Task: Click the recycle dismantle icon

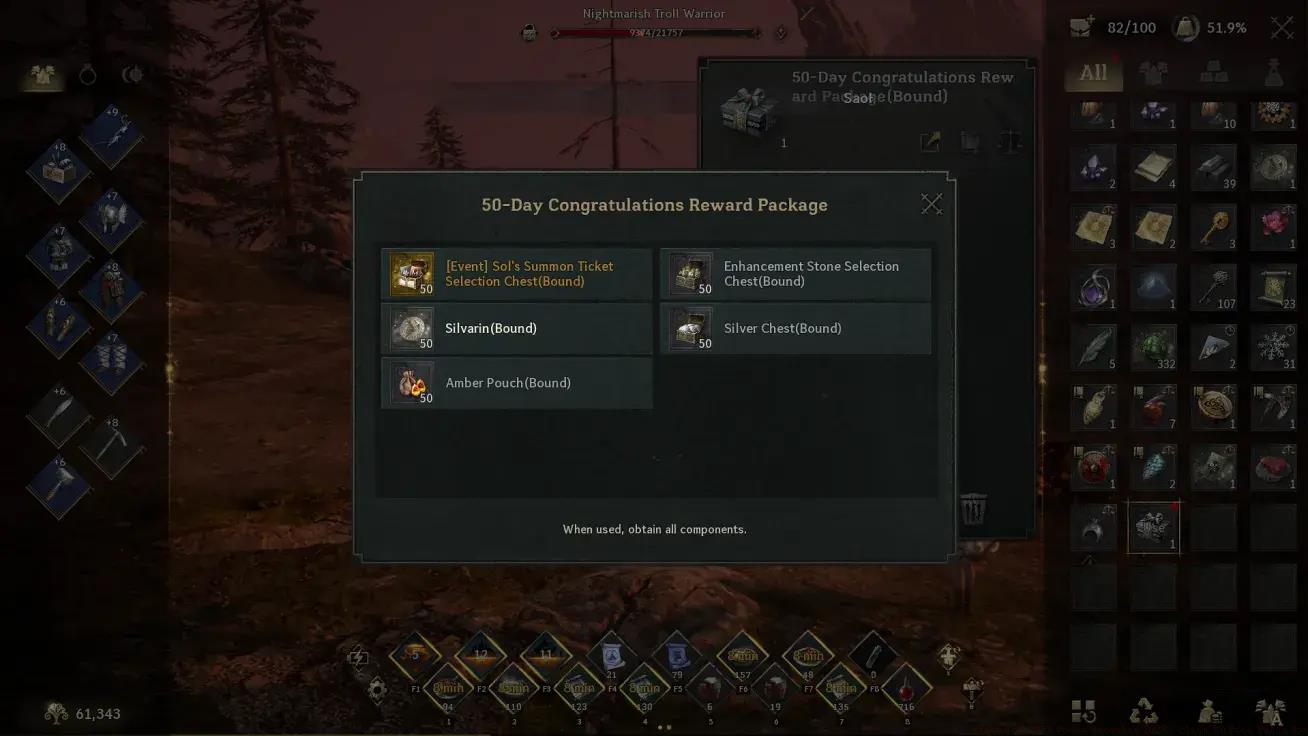Action: 1144,712
